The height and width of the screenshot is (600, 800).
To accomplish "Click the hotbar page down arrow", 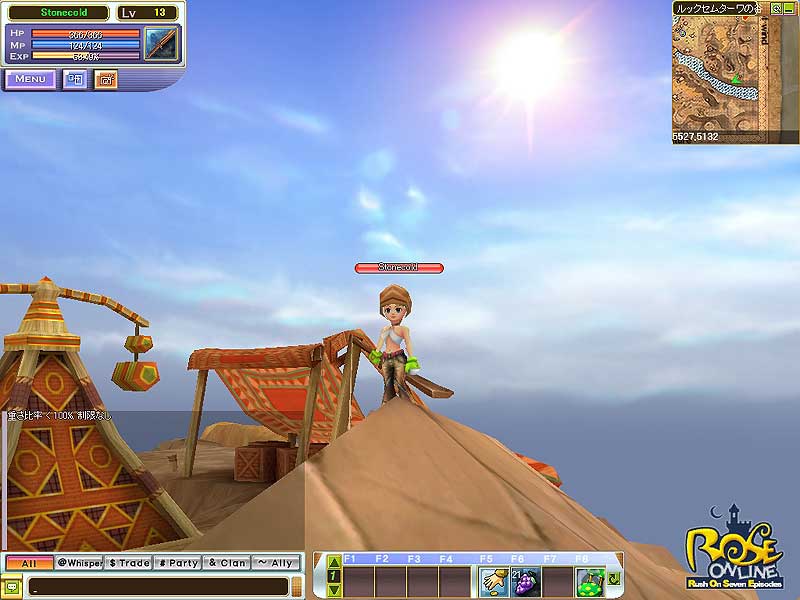I will tap(334, 590).
